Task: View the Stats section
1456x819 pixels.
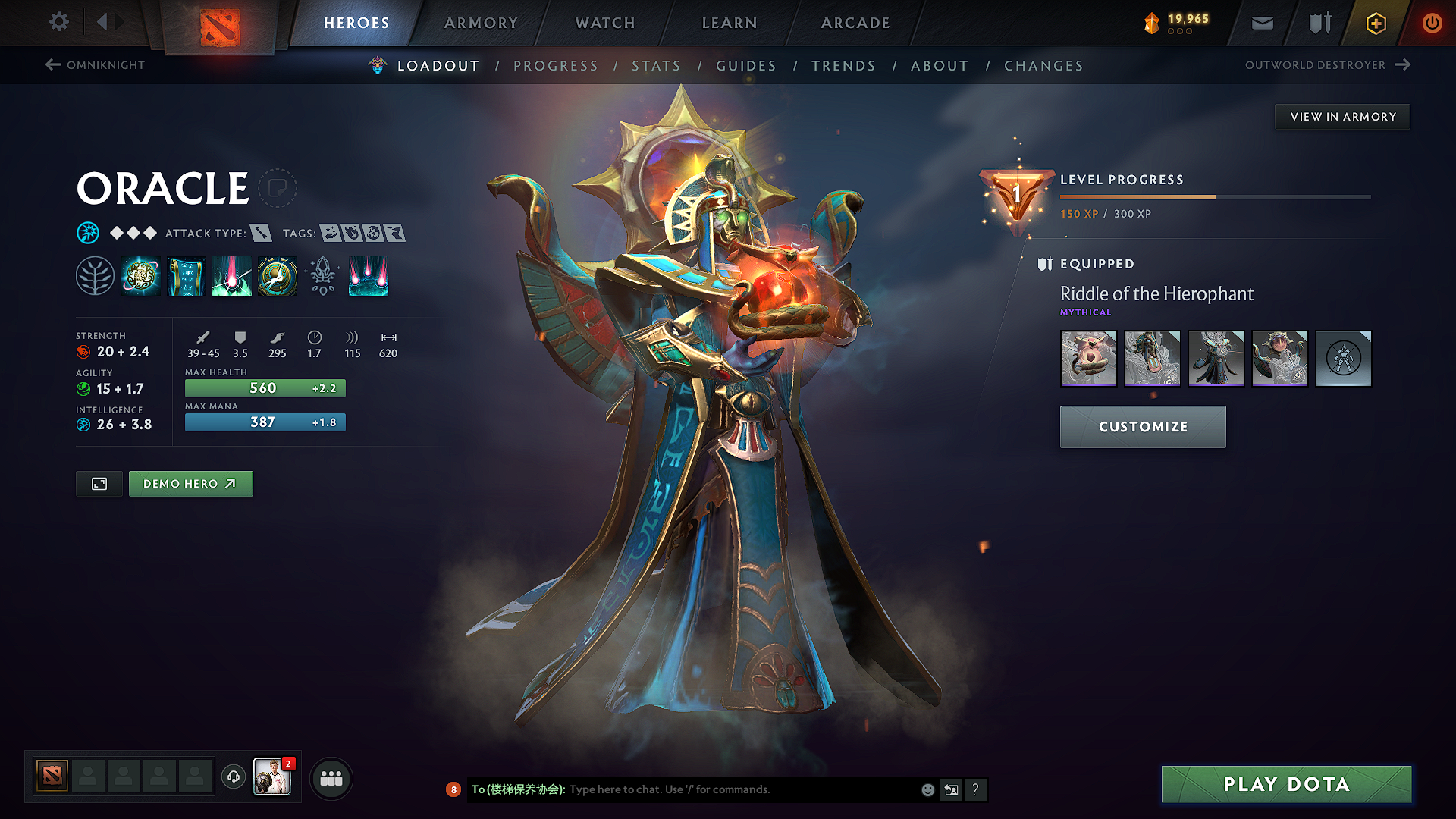Action: pos(657,66)
